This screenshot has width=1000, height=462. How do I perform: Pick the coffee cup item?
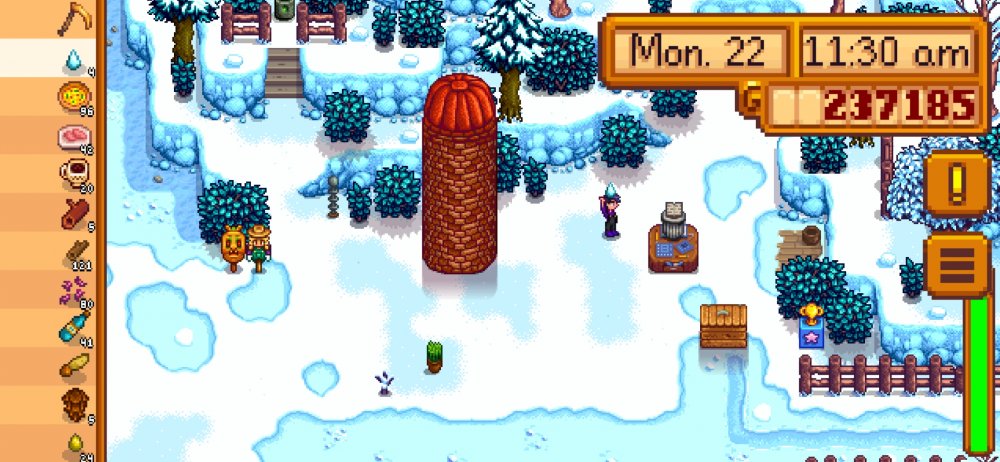point(74,174)
